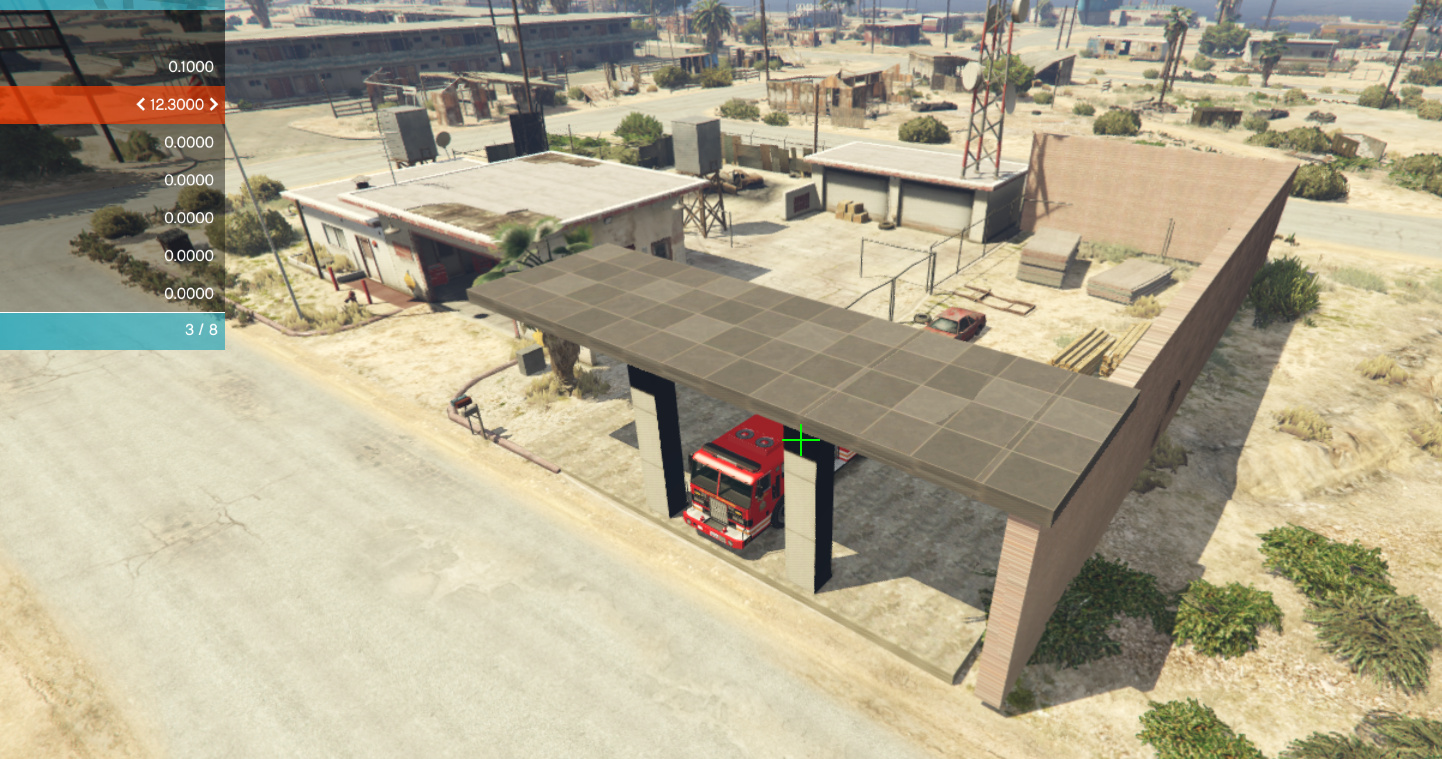Select the highlighted 12.3000 parameter row
The width and height of the screenshot is (1442, 759).
click(112, 104)
